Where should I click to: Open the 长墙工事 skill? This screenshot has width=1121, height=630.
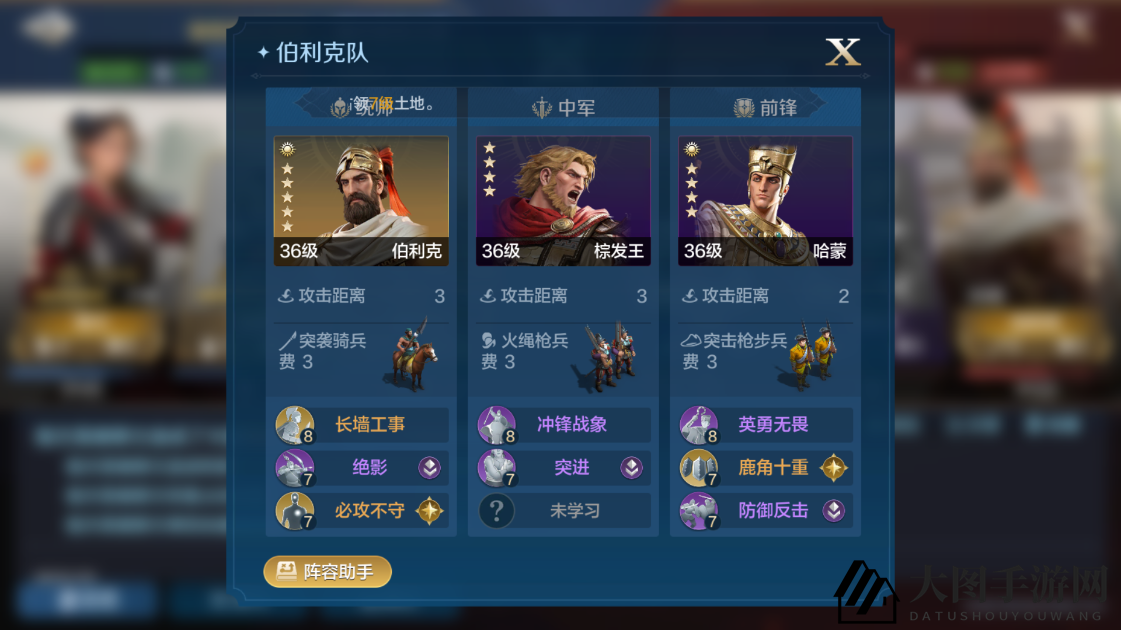point(362,425)
